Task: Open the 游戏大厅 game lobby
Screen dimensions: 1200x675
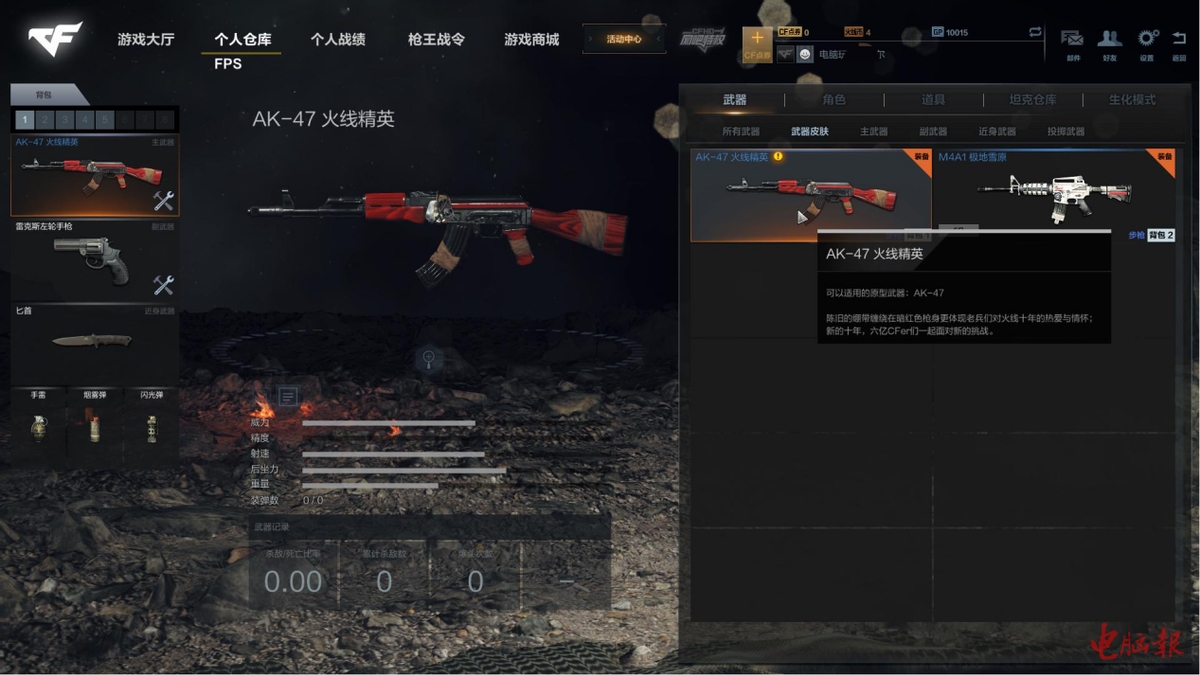Action: click(x=146, y=40)
